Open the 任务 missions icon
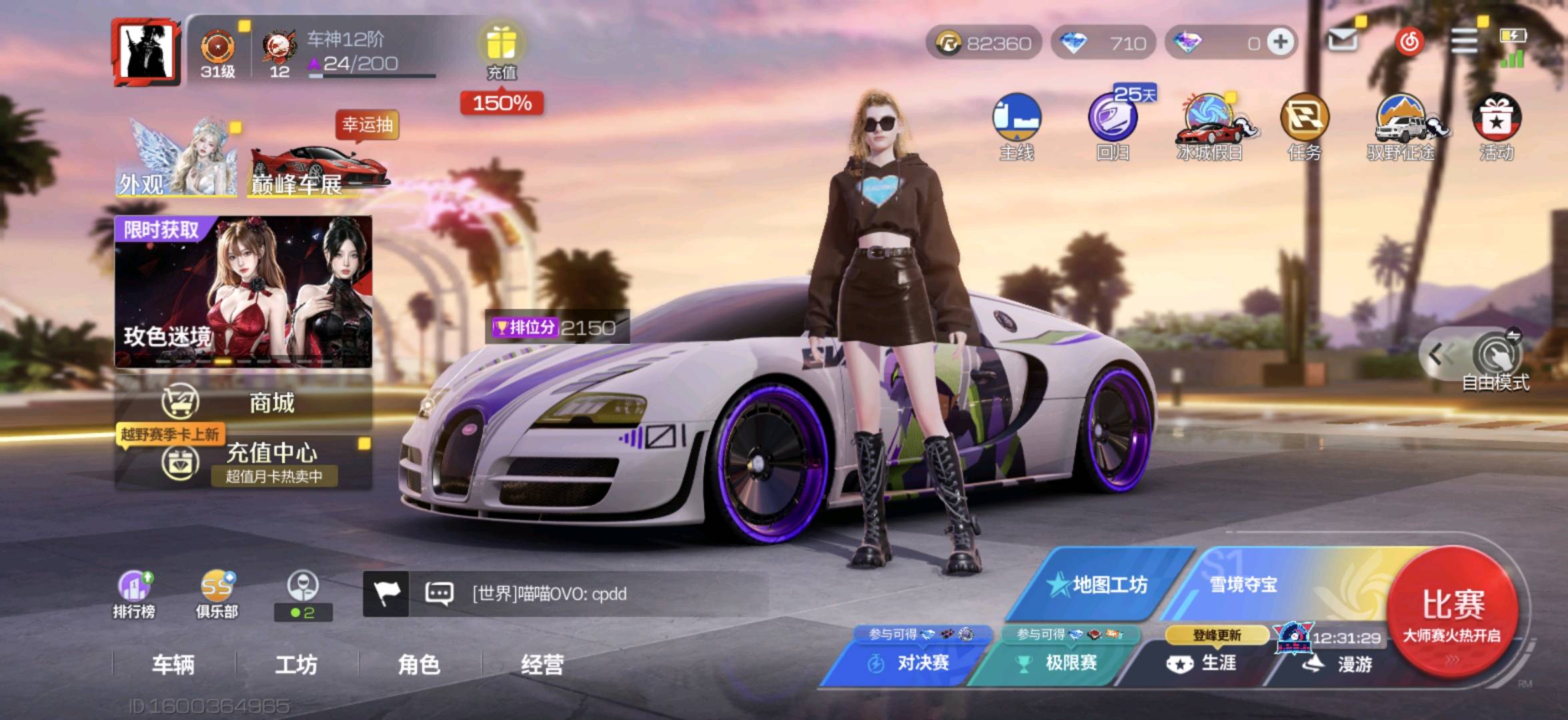The image size is (1568, 720). click(x=1305, y=127)
